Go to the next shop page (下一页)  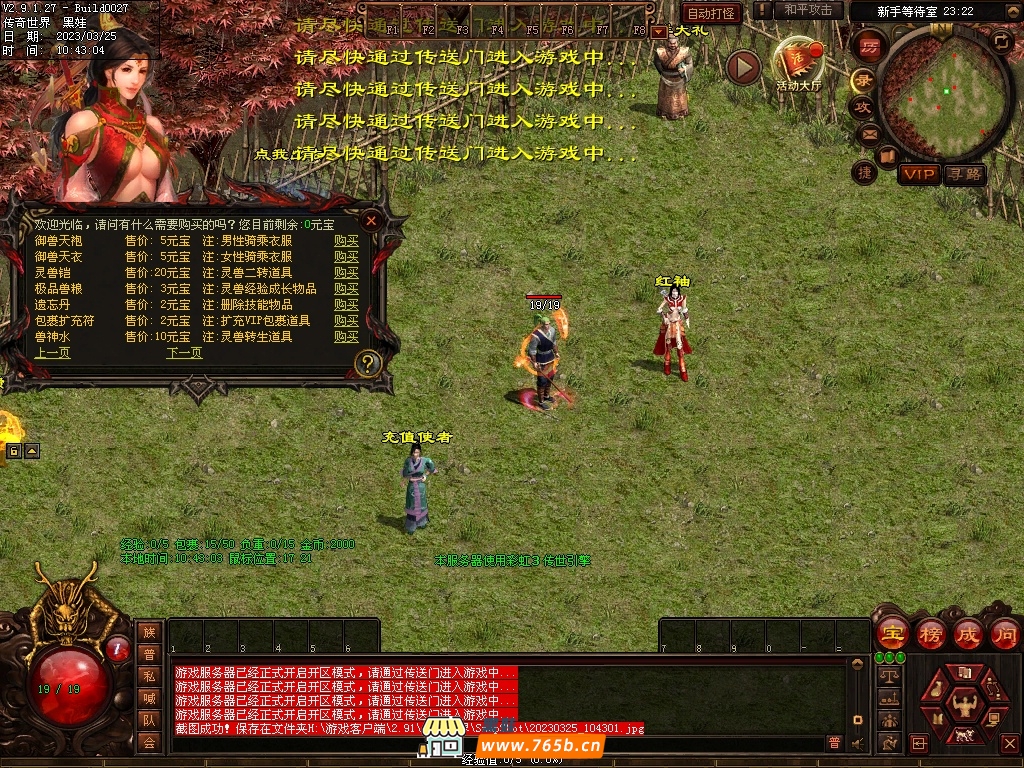pyautogui.click(x=184, y=353)
